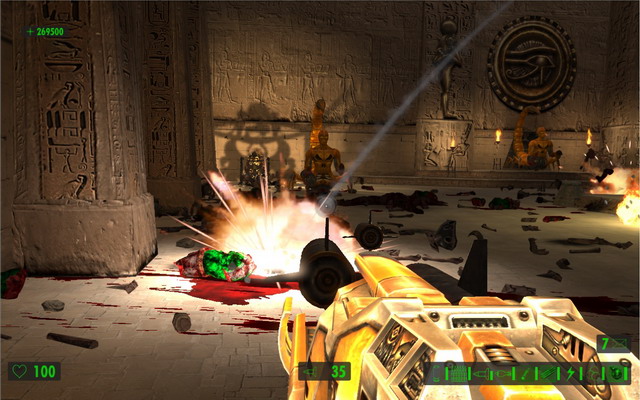
Task: Open the unread messages envelope icon
Action: coord(620,343)
